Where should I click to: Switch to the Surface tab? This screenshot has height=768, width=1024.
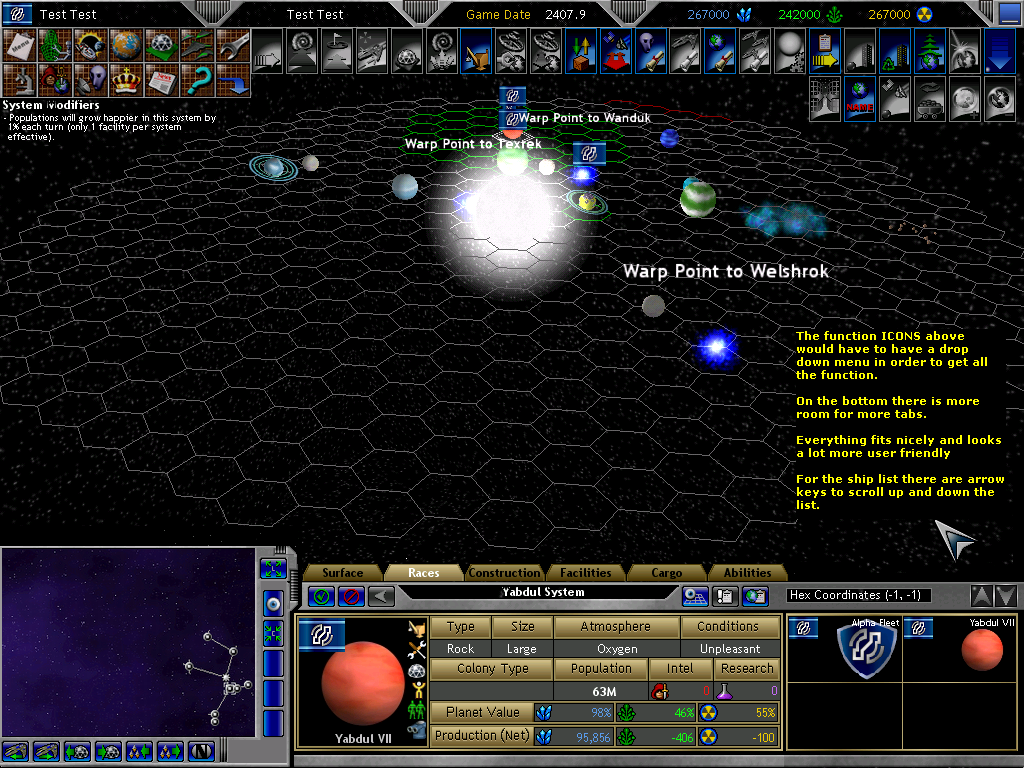pos(343,573)
